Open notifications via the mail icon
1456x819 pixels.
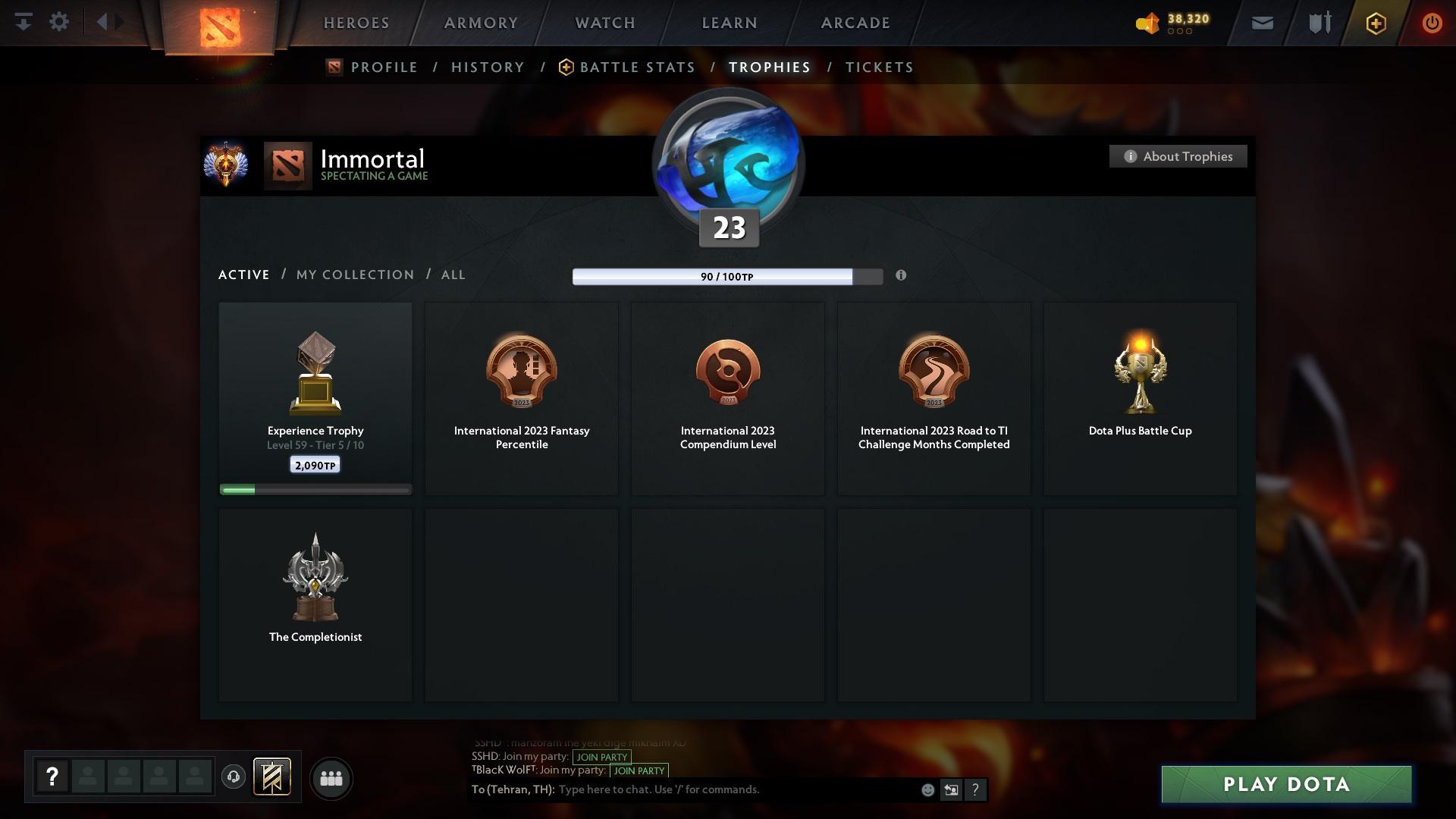[1261, 23]
